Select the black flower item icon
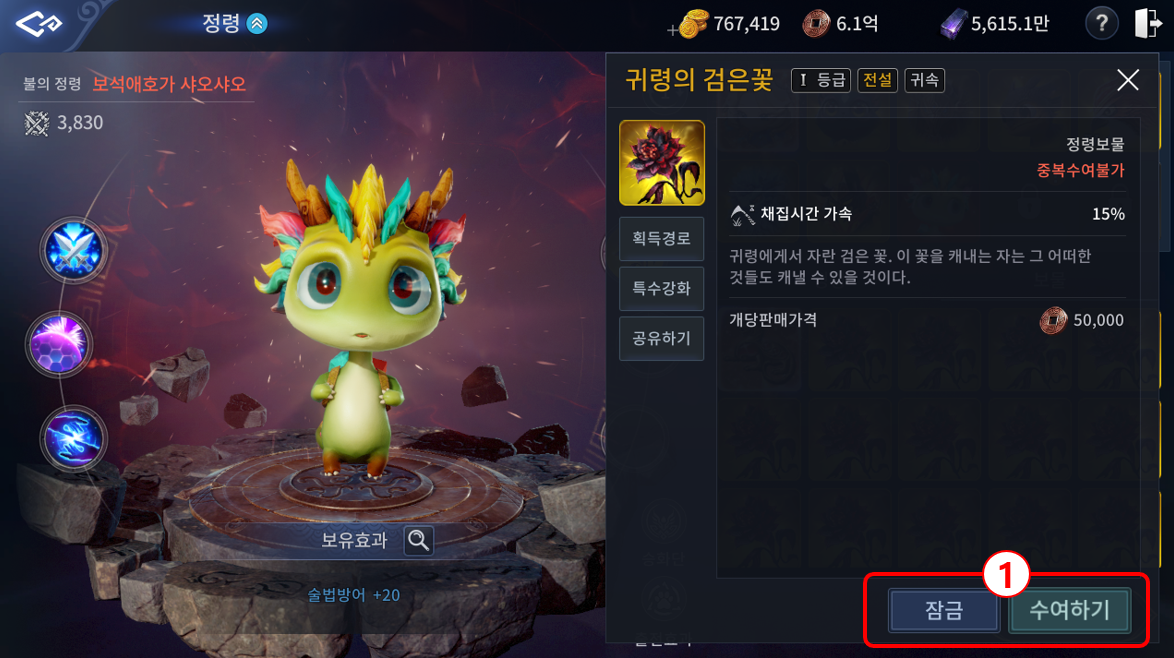This screenshot has height=658, width=1174. pyautogui.click(x=661, y=163)
